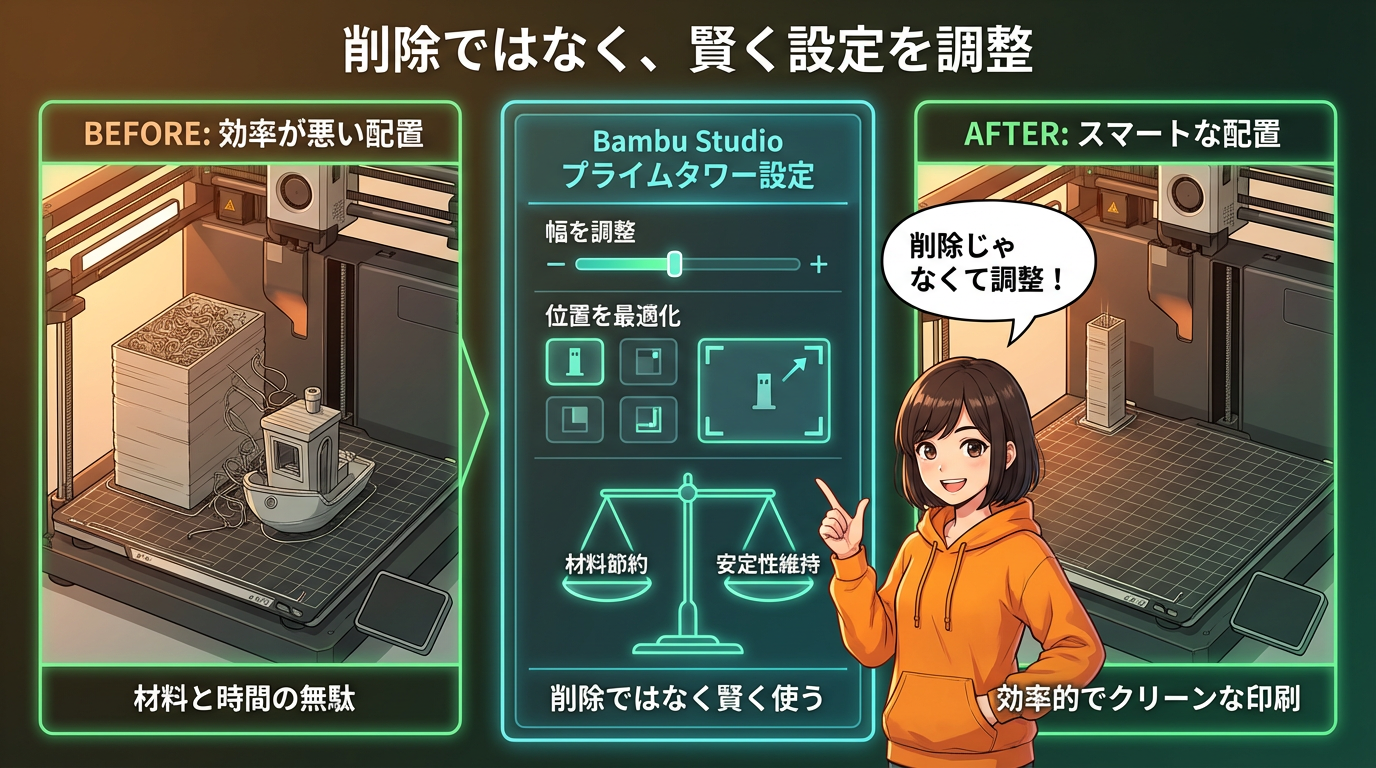
Task: Decrease width with the minus button
Action: tap(557, 265)
